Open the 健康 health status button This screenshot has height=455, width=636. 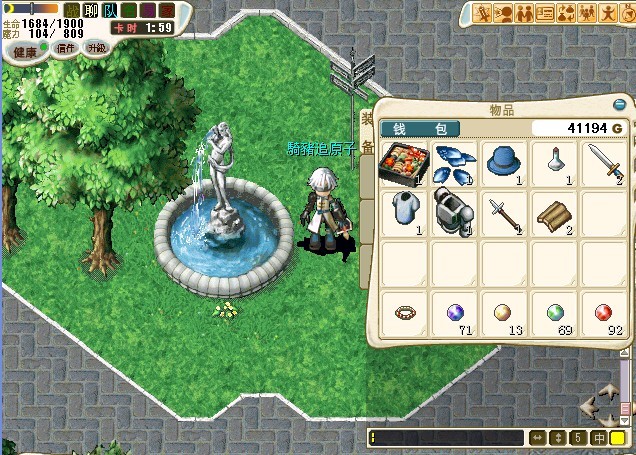click(25, 51)
